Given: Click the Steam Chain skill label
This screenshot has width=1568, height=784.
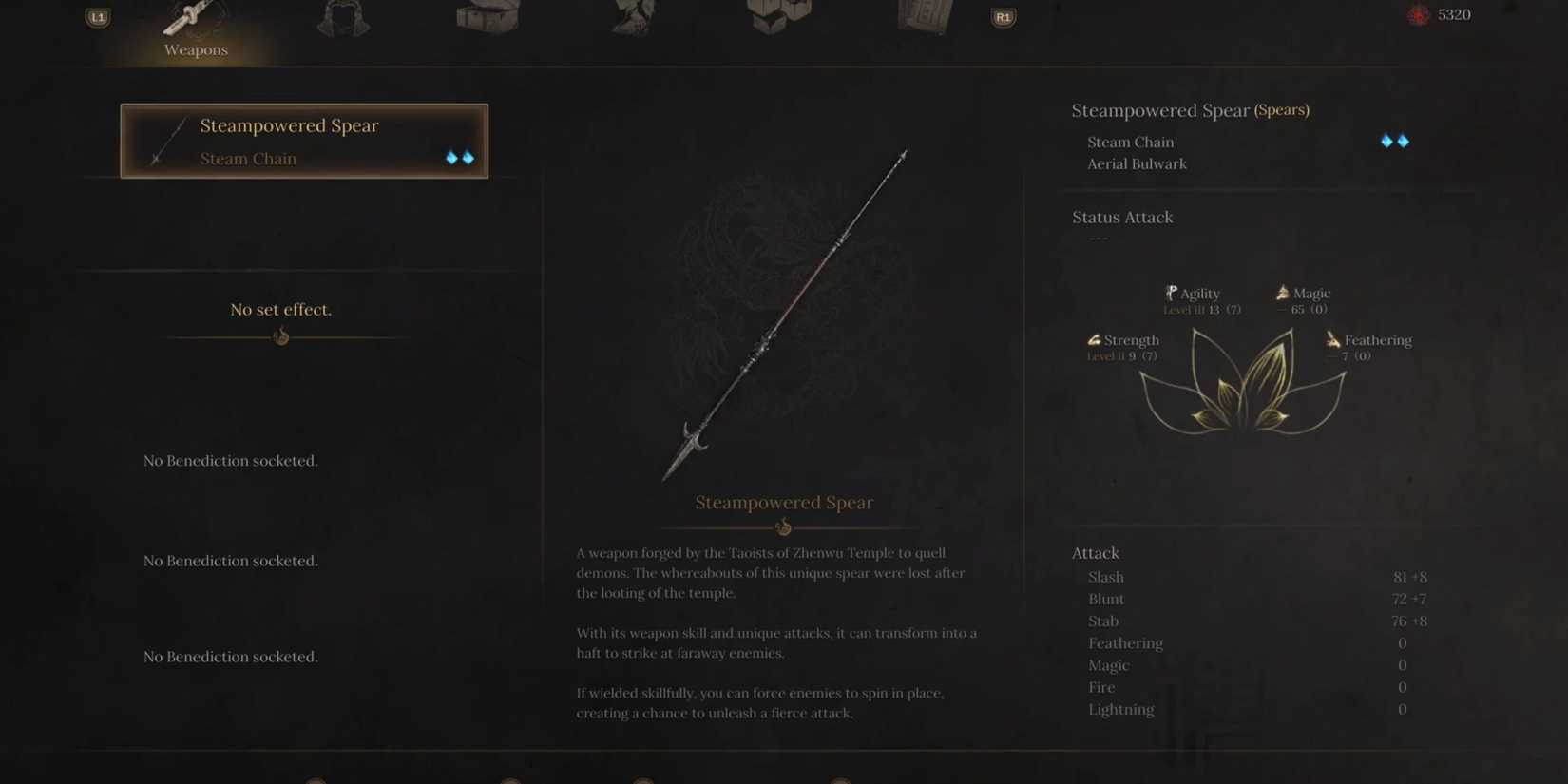Looking at the screenshot, I should pos(1130,142).
